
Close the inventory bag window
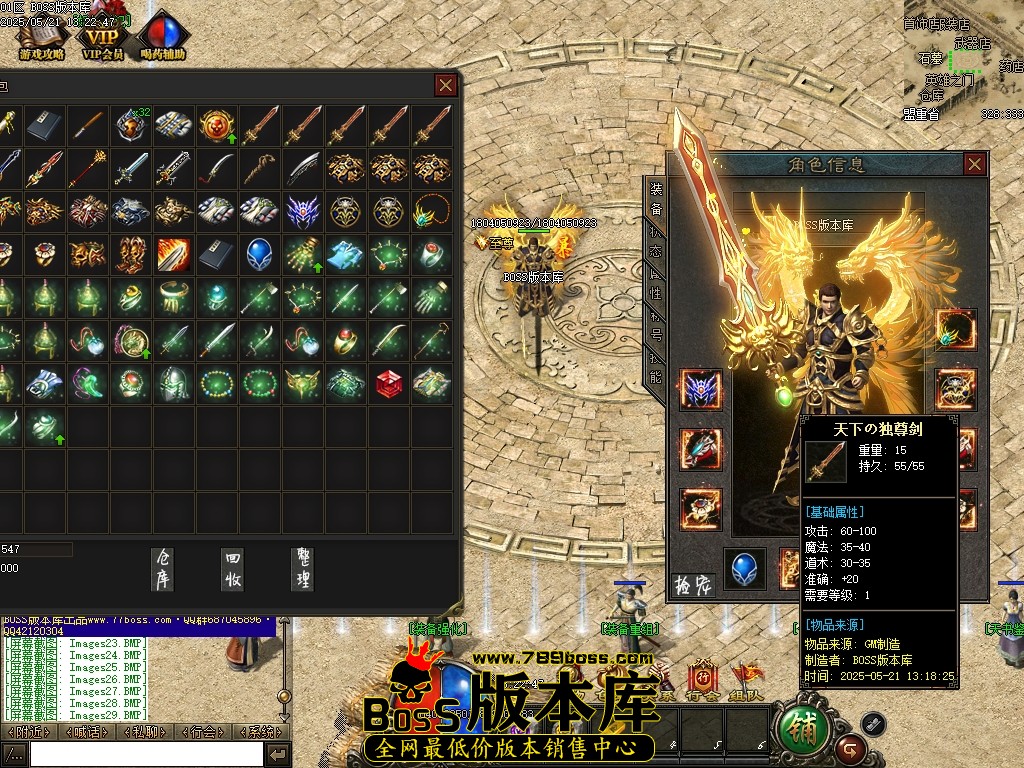click(446, 85)
